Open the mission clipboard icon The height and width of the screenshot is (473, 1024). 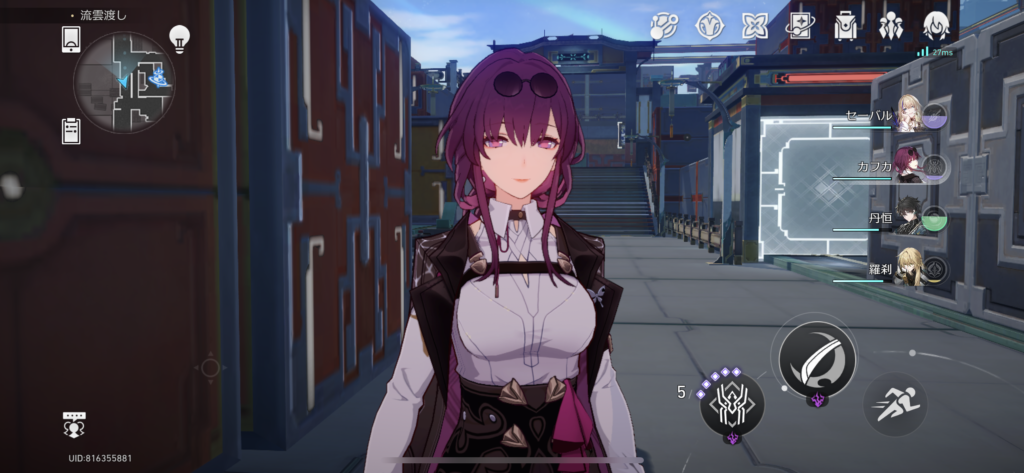coord(71,130)
